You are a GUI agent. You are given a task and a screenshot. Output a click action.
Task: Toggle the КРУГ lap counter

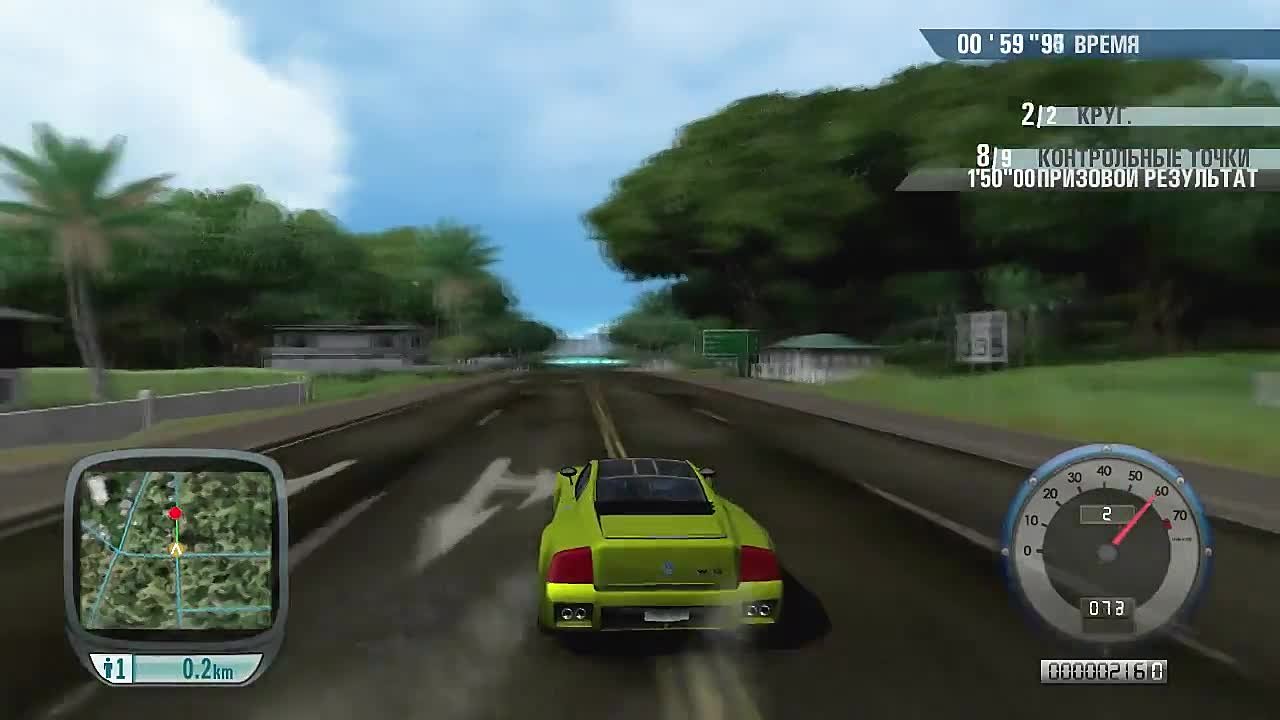1100,113
